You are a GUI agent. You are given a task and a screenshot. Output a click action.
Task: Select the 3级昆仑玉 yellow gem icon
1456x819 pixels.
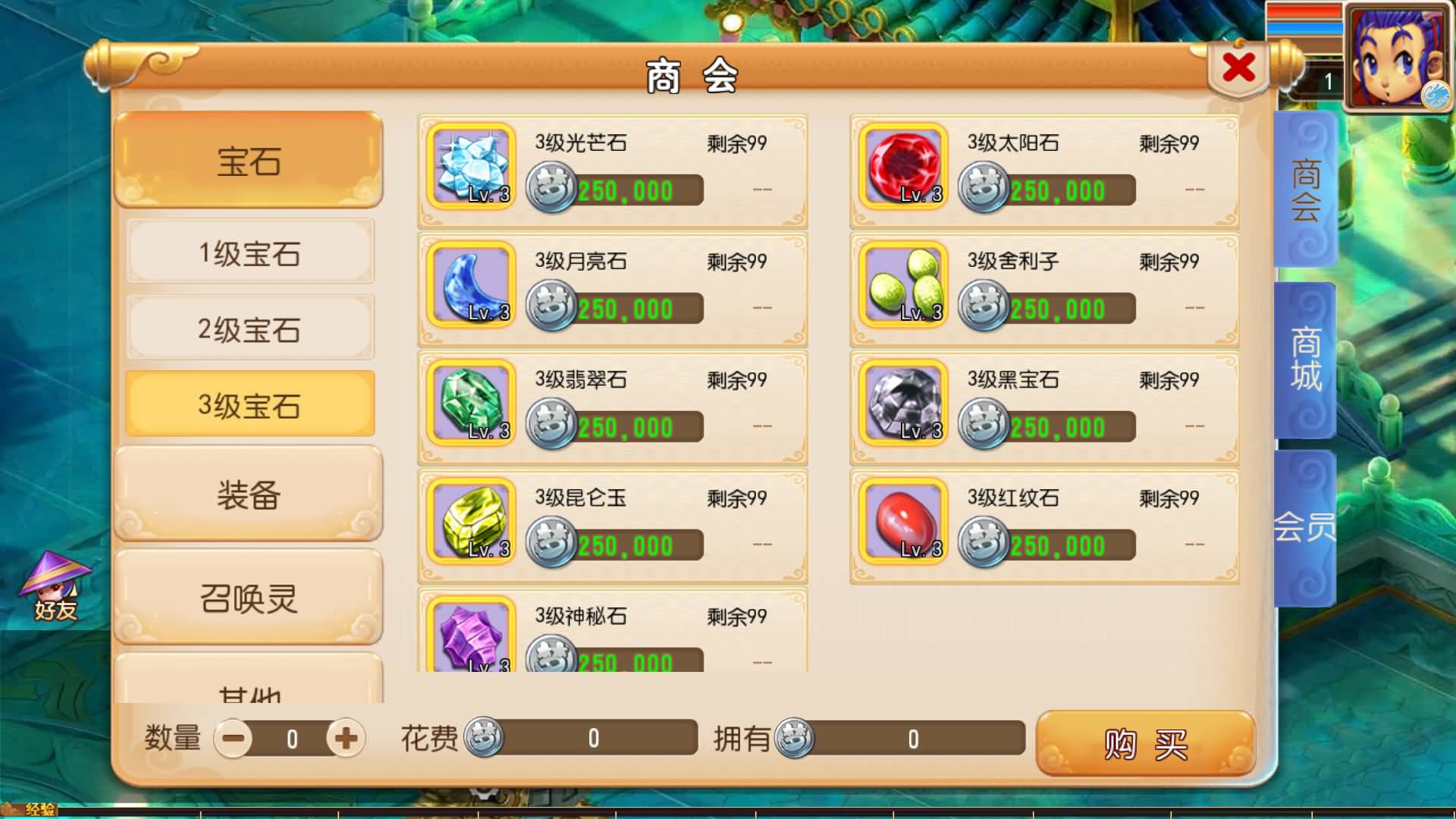point(470,521)
